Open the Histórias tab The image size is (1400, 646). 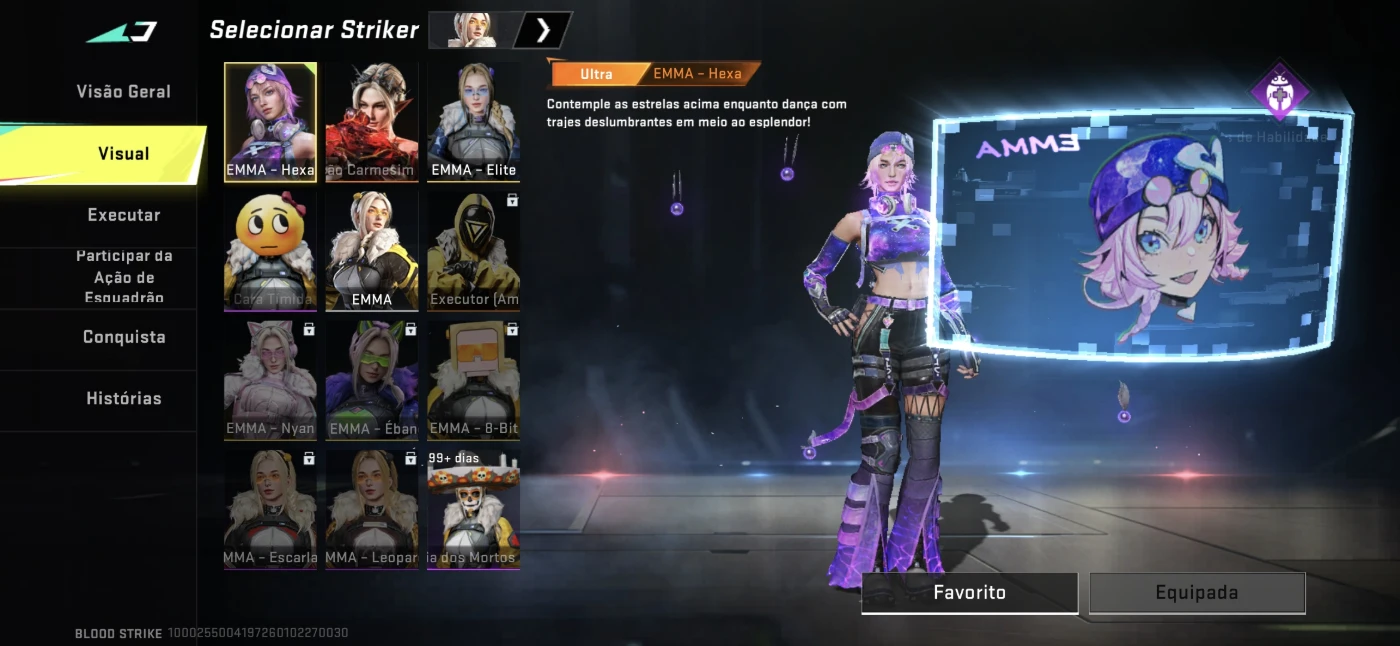point(123,398)
